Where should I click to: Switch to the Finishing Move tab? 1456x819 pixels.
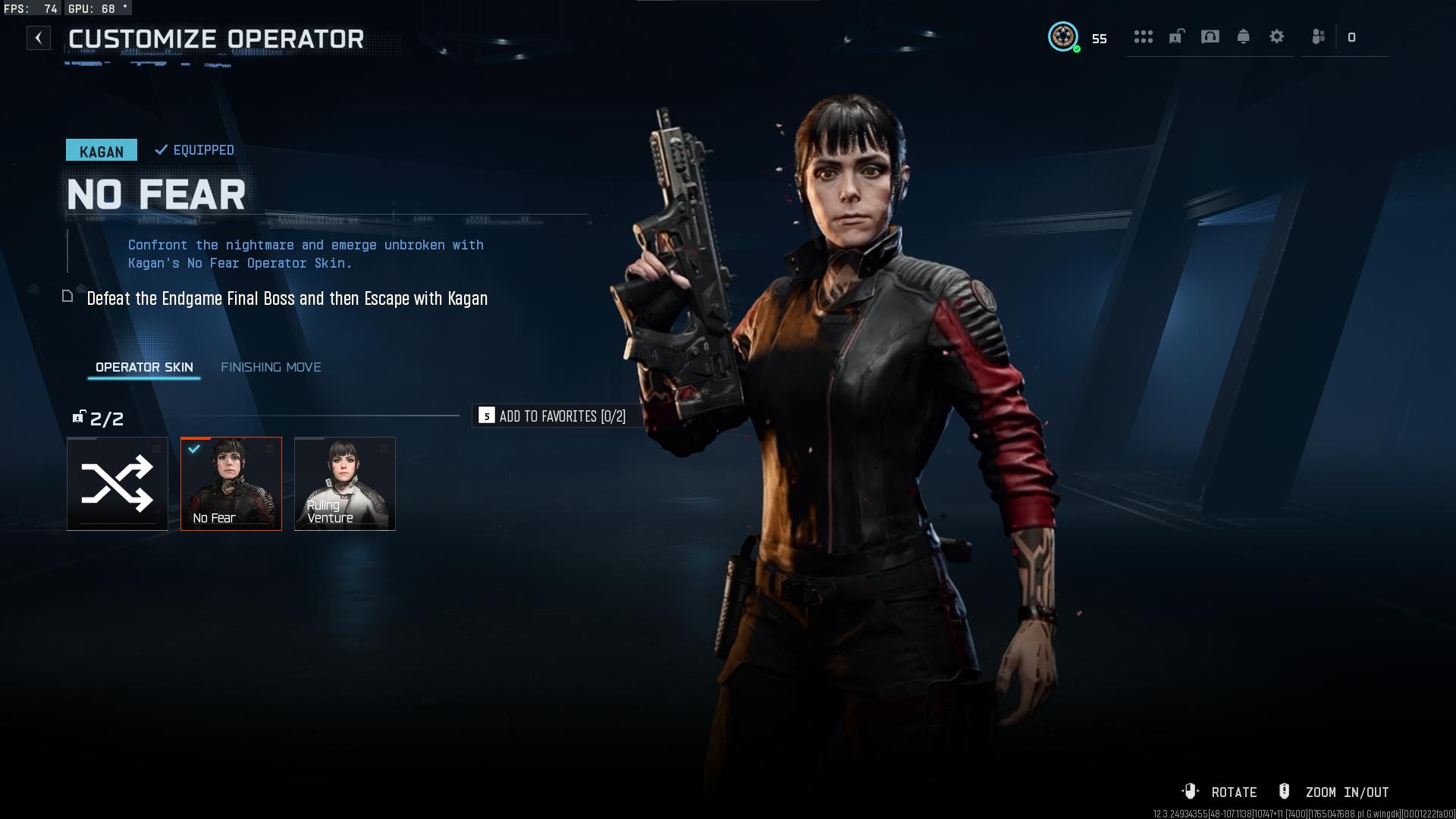(x=271, y=367)
